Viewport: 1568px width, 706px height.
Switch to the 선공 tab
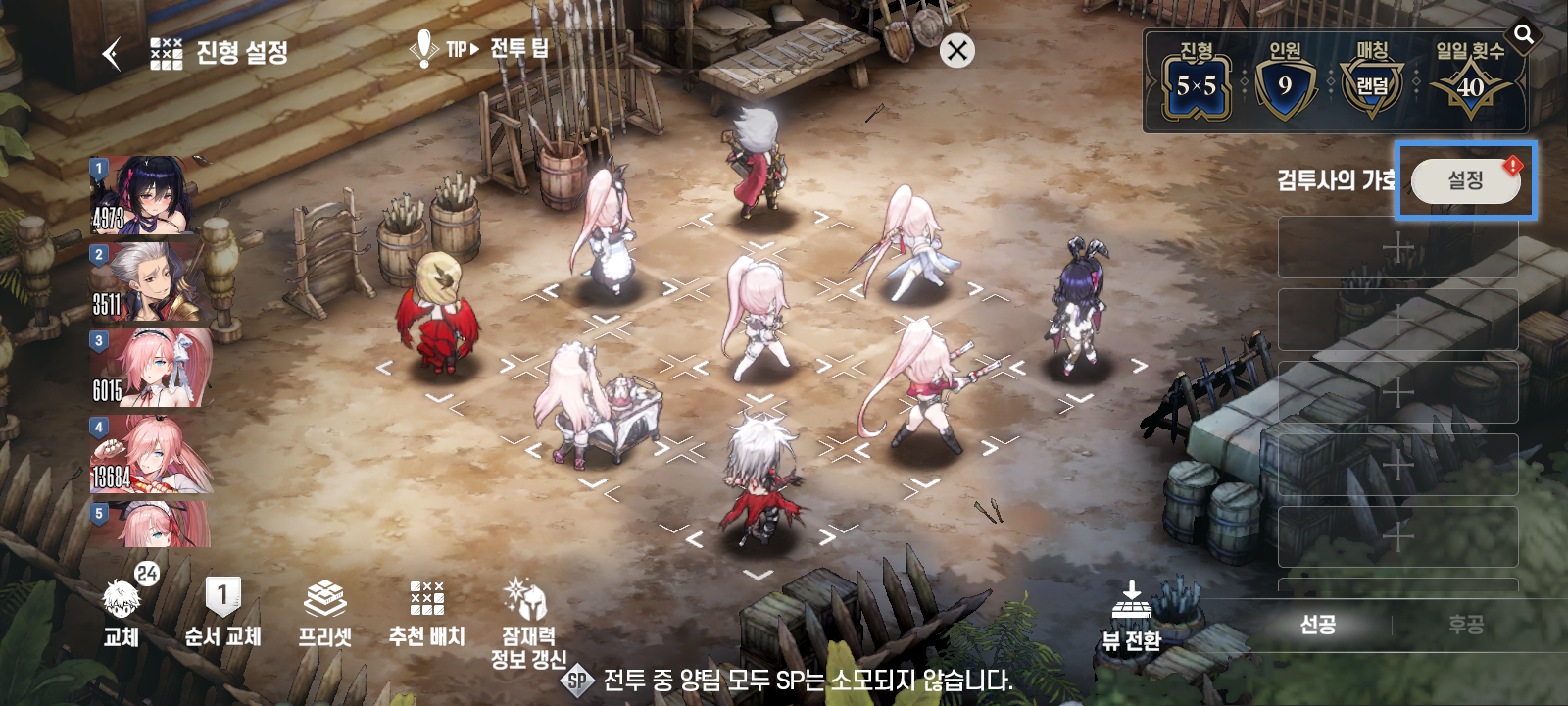1317,625
